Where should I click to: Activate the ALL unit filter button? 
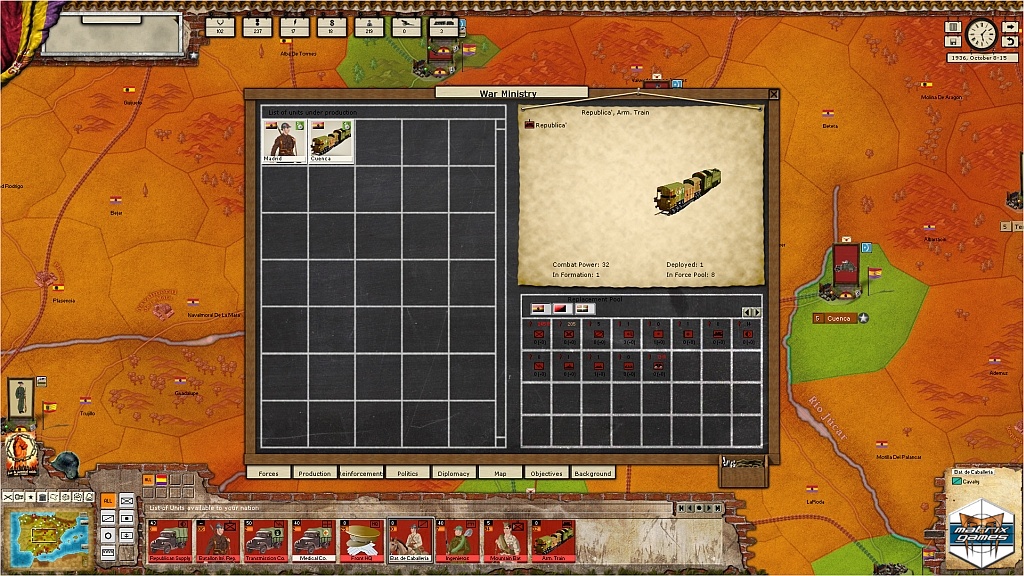[107, 500]
